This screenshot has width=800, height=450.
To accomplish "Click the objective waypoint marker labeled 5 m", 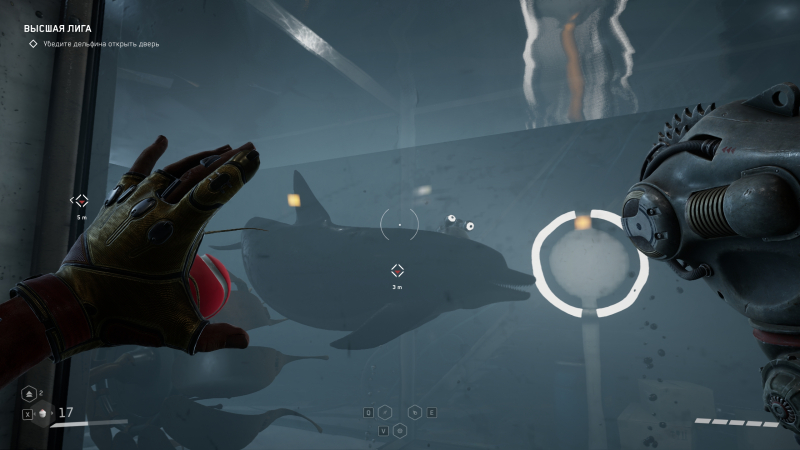I will pos(82,201).
